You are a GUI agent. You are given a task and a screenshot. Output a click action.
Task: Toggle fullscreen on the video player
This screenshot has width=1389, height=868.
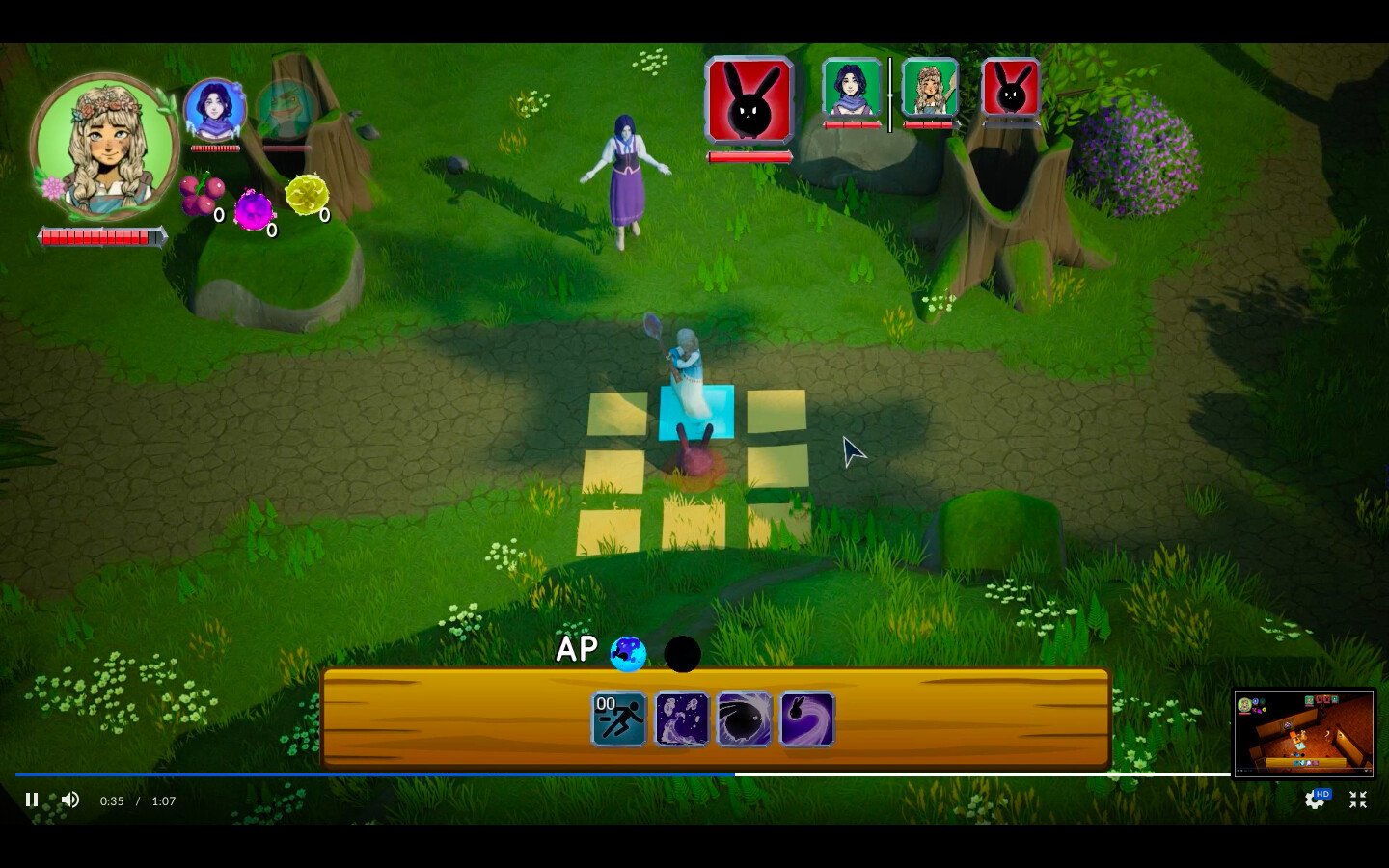pos(1357,800)
